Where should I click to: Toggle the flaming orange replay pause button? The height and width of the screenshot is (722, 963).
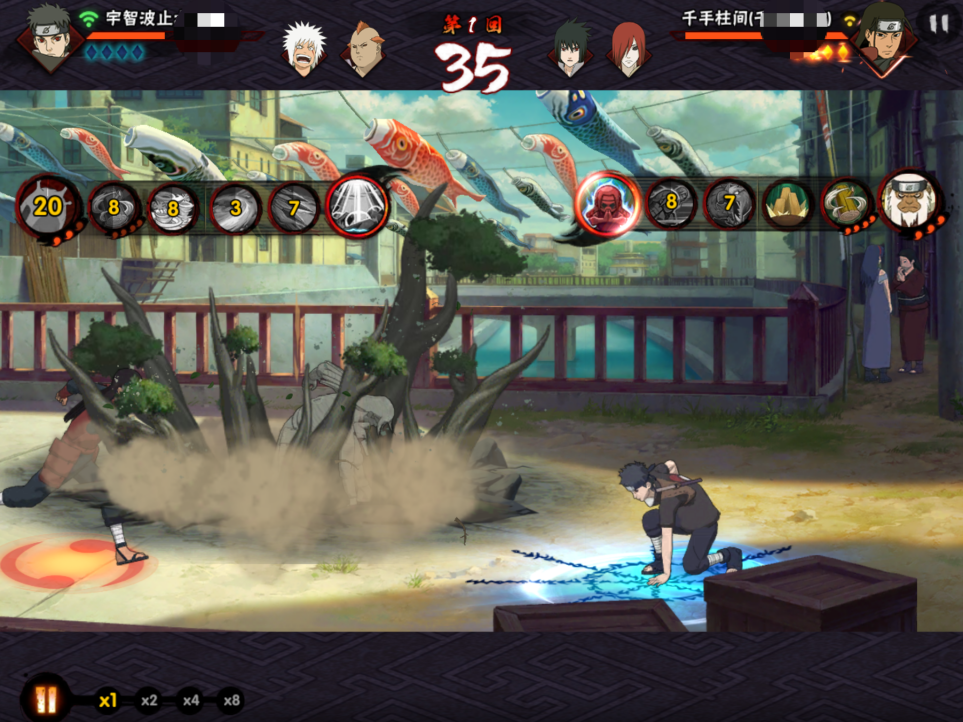[x=45, y=699]
